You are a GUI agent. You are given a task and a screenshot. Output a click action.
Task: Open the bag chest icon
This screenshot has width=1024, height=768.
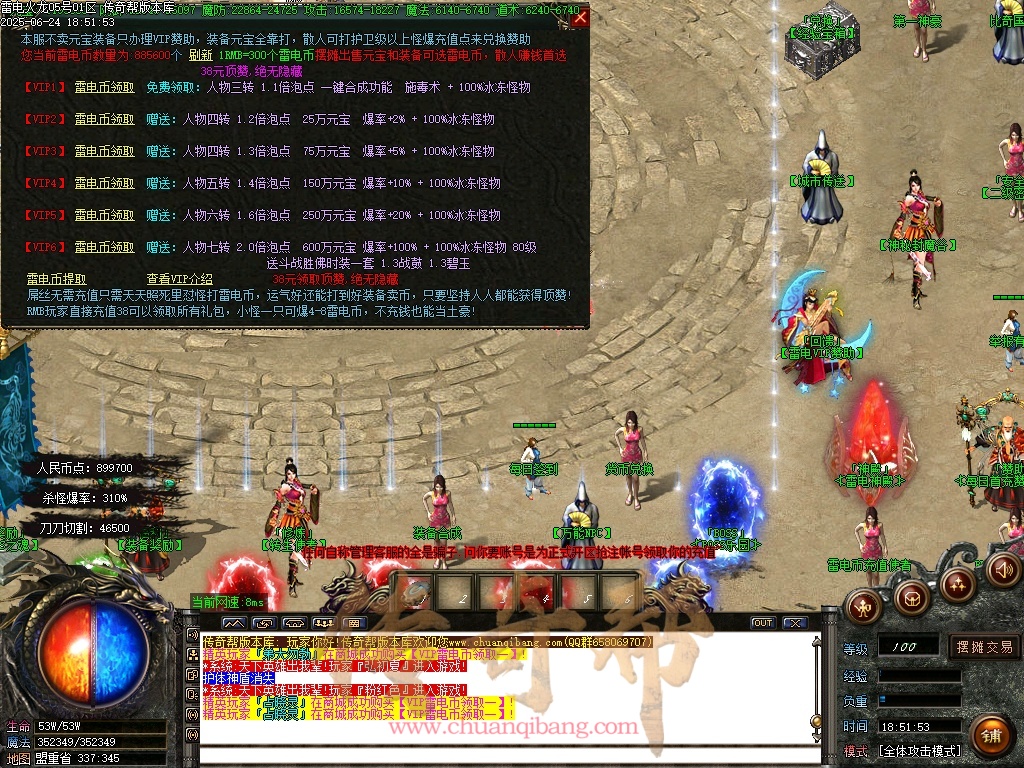pos(911,598)
